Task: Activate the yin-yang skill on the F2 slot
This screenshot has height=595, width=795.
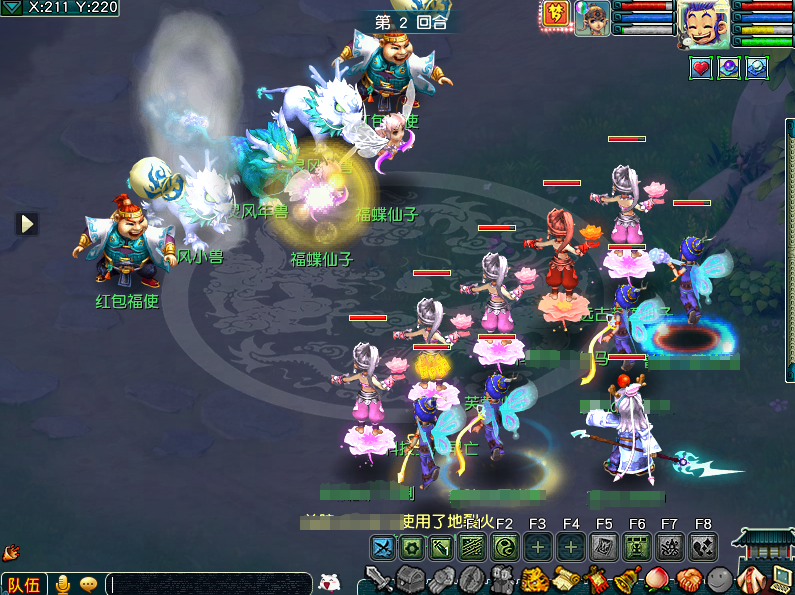Action: click(505, 547)
